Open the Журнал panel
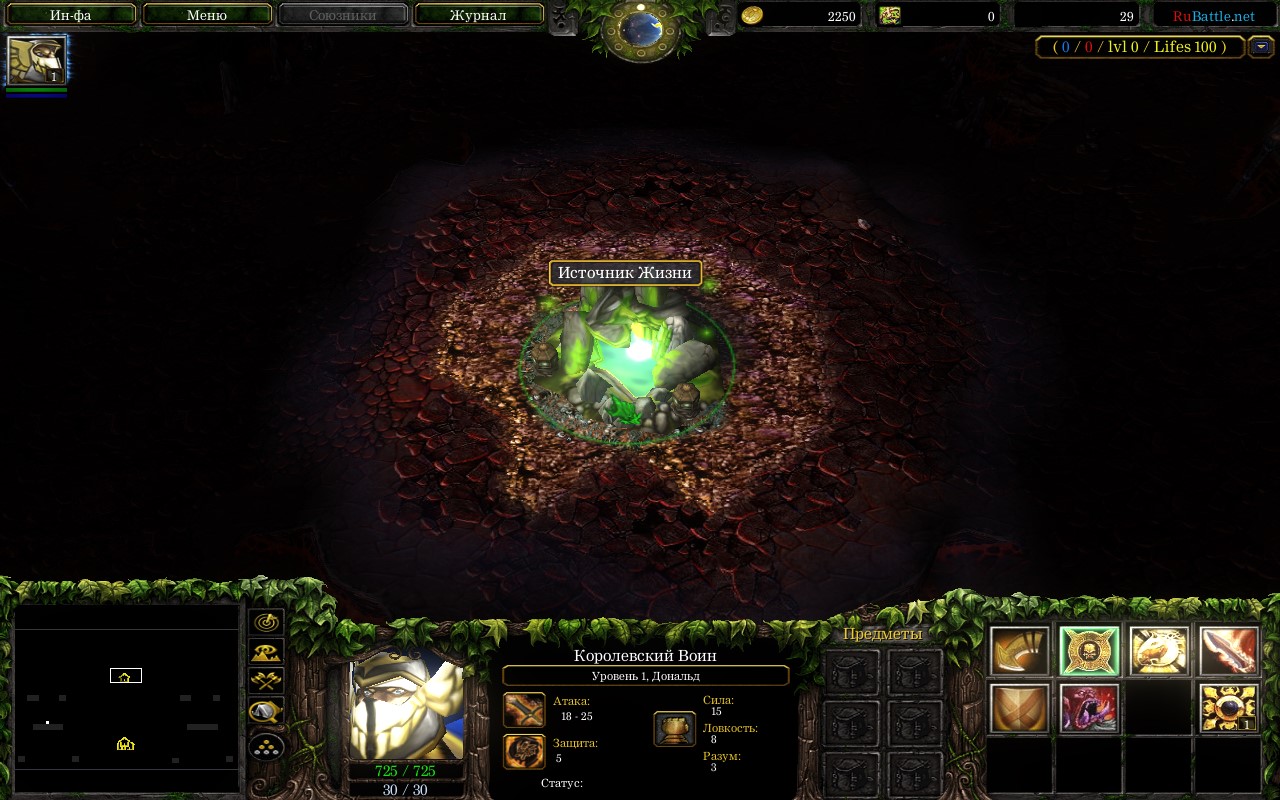Viewport: 1280px width, 800px height. tap(478, 15)
